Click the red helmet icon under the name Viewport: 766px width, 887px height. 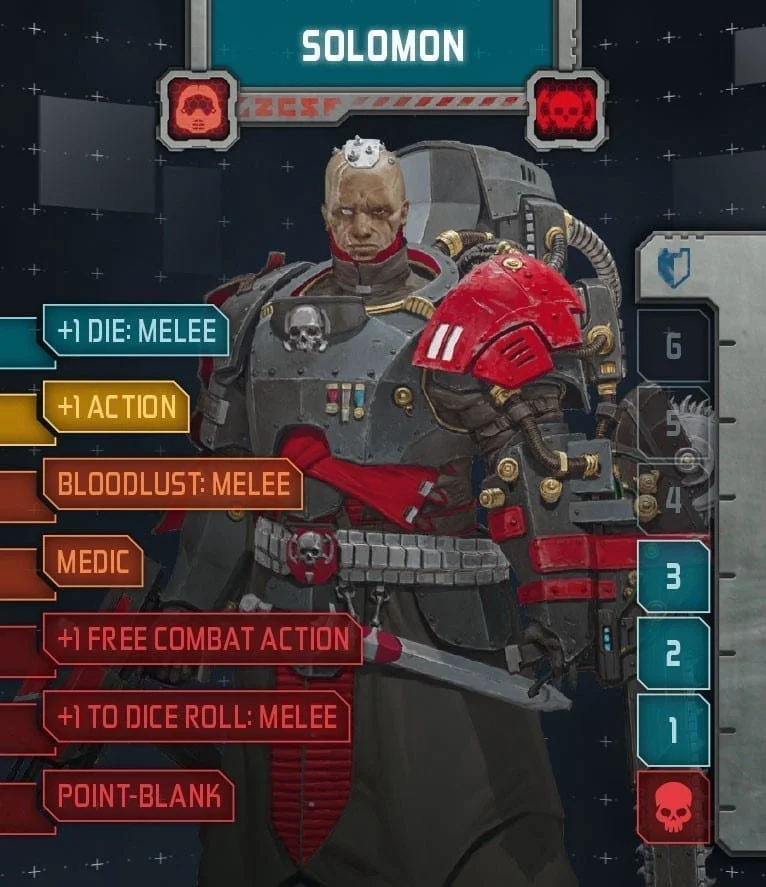pyautogui.click(x=197, y=109)
